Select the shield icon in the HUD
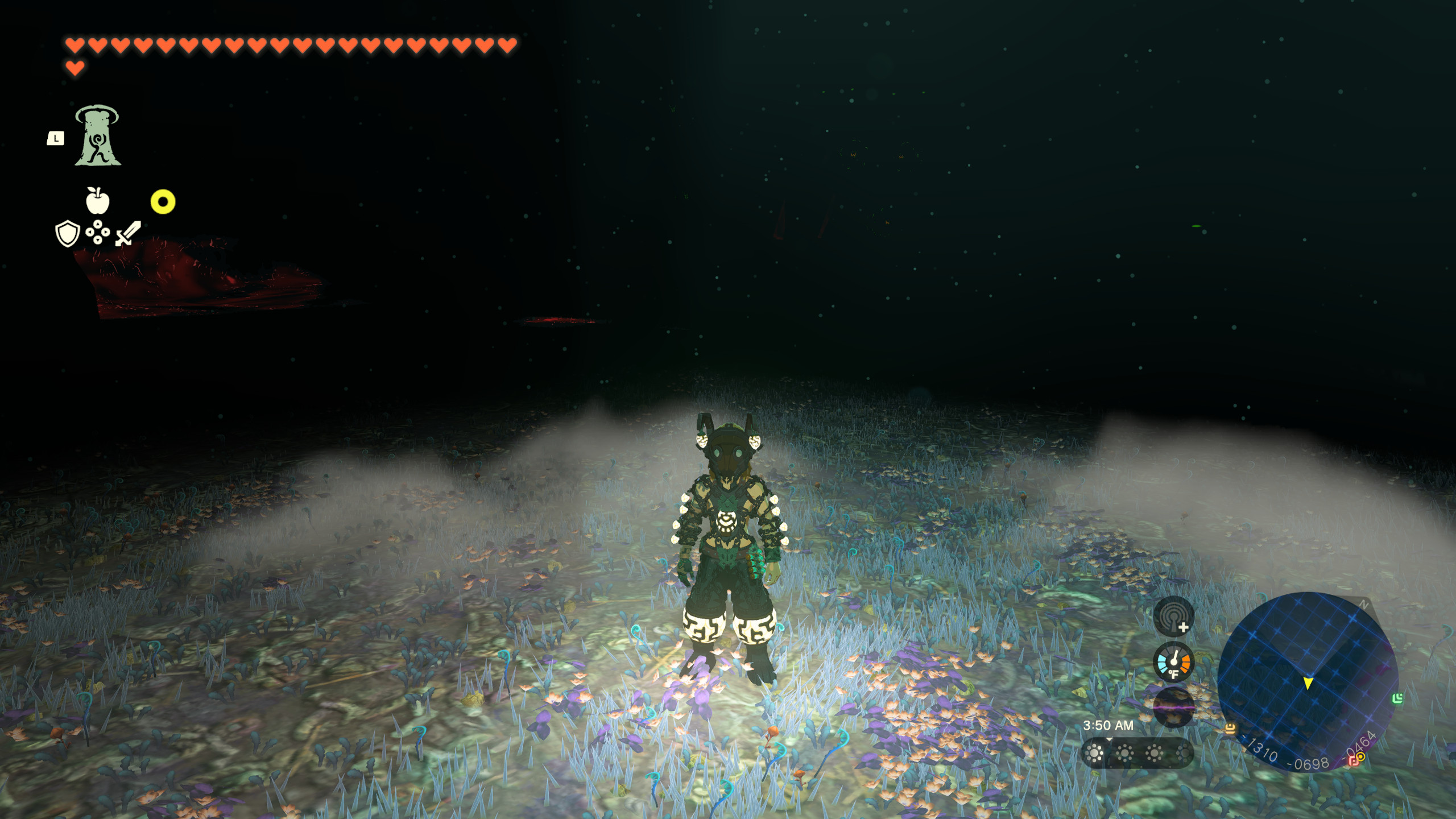This screenshot has height=819, width=1456. click(67, 234)
